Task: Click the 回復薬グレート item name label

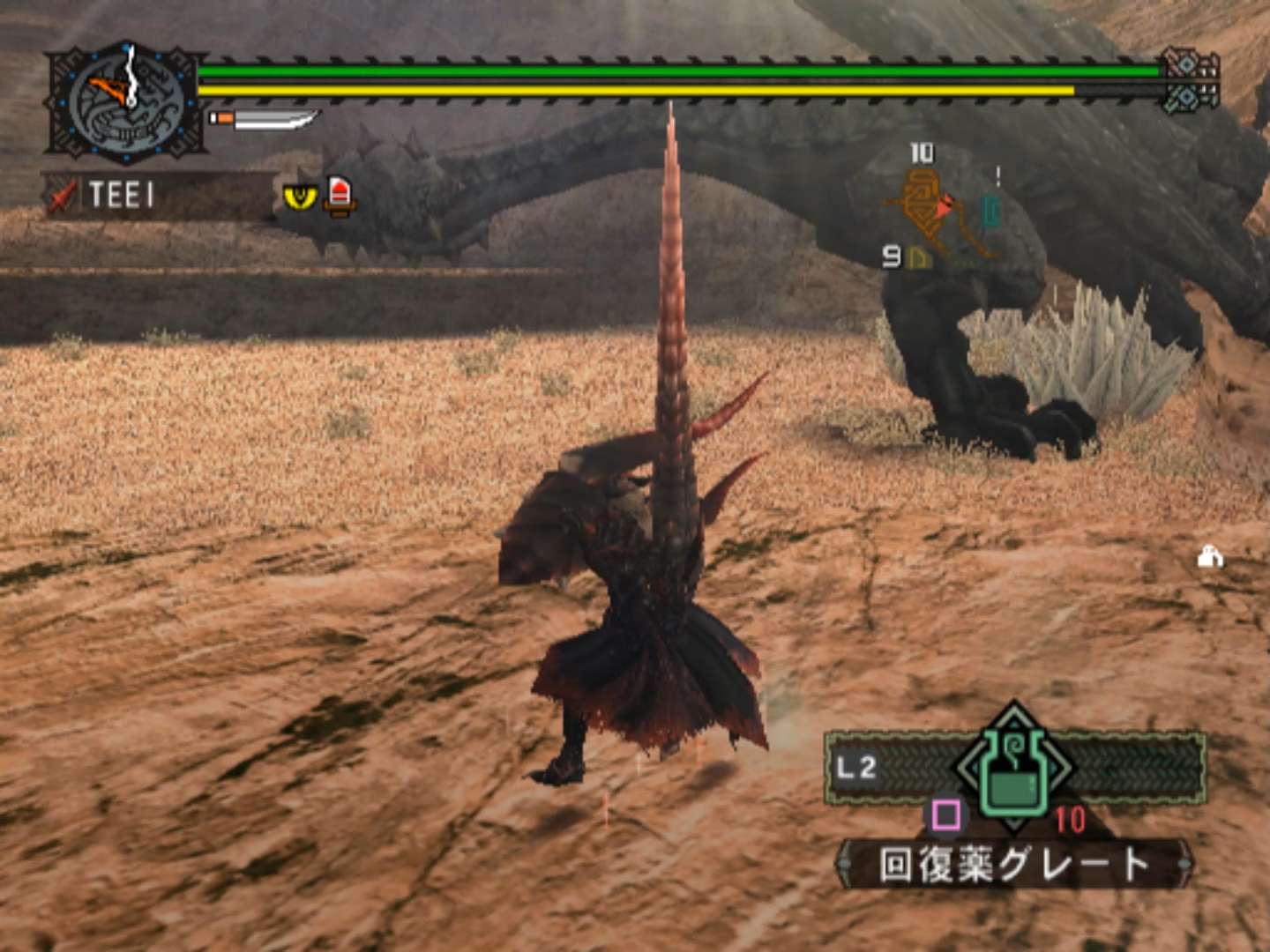Action: coord(1014,865)
